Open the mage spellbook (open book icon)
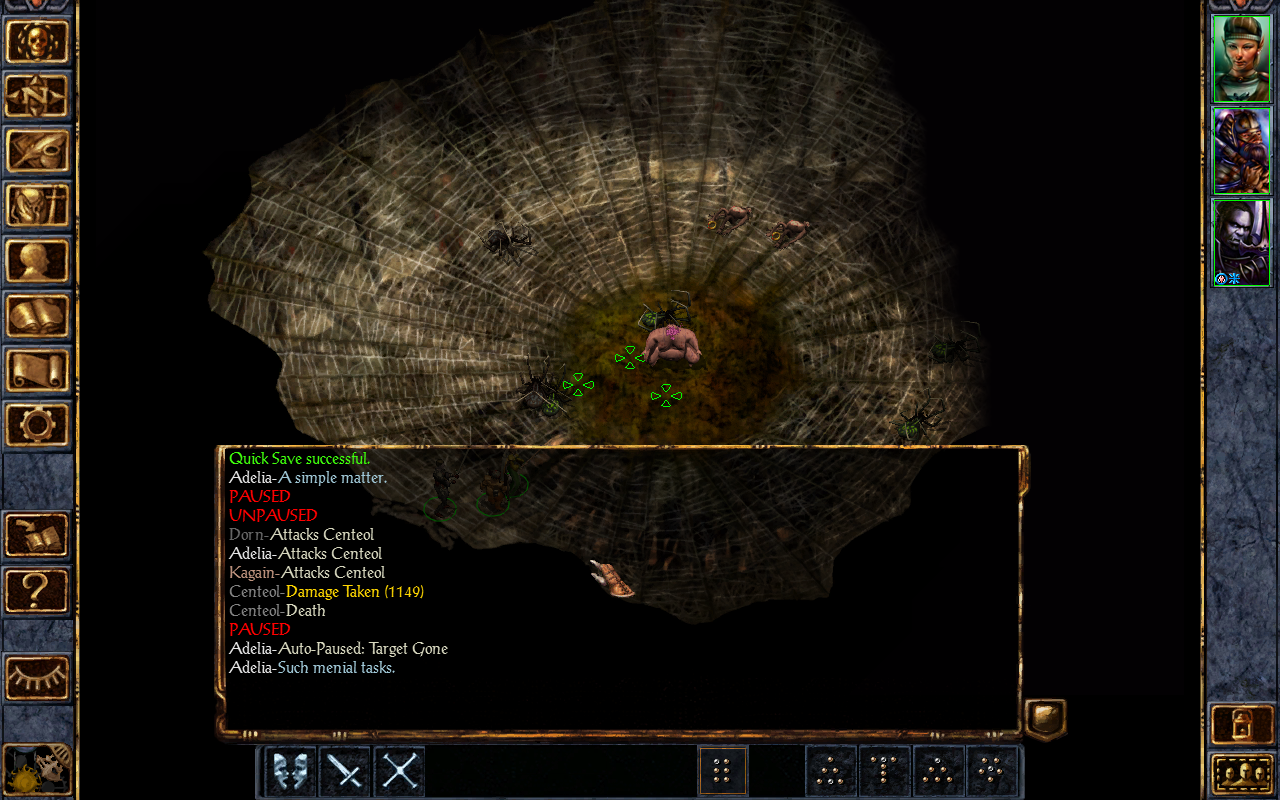This screenshot has height=800, width=1280. (x=38, y=316)
